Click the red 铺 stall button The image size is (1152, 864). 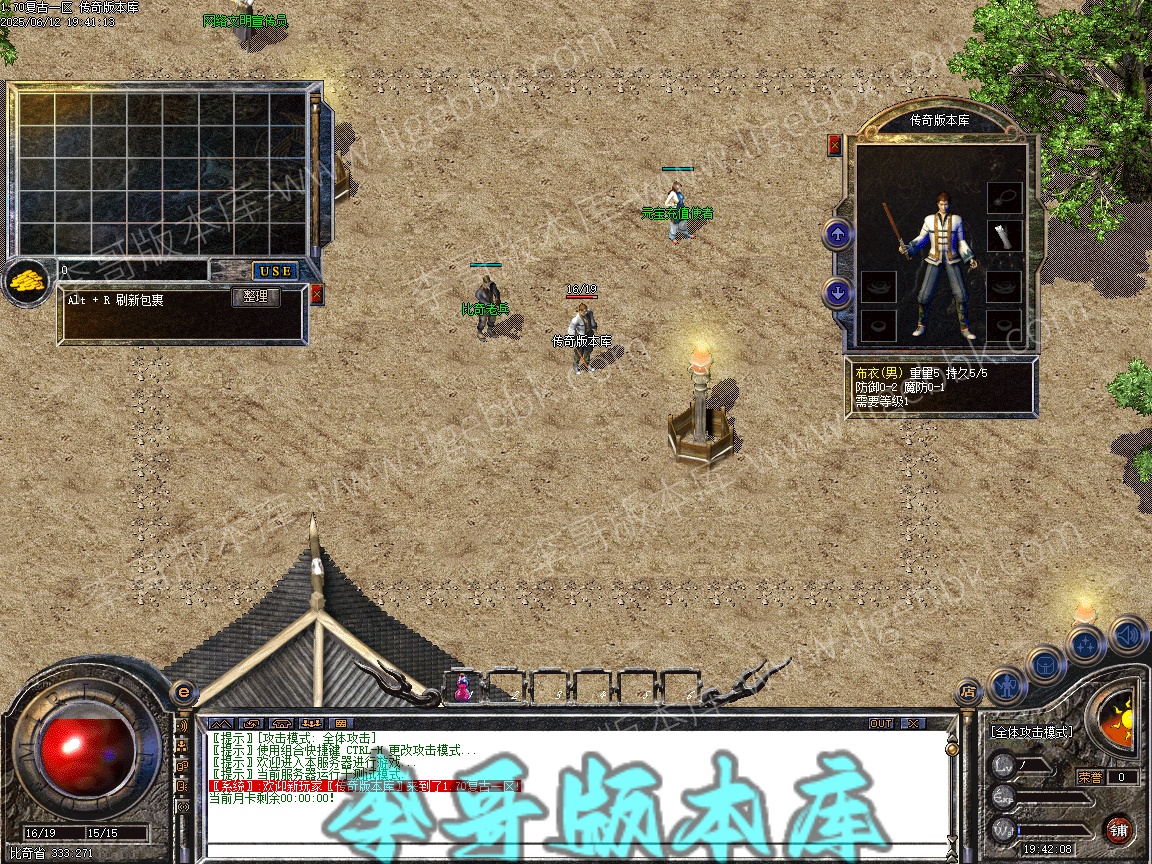click(x=1119, y=829)
